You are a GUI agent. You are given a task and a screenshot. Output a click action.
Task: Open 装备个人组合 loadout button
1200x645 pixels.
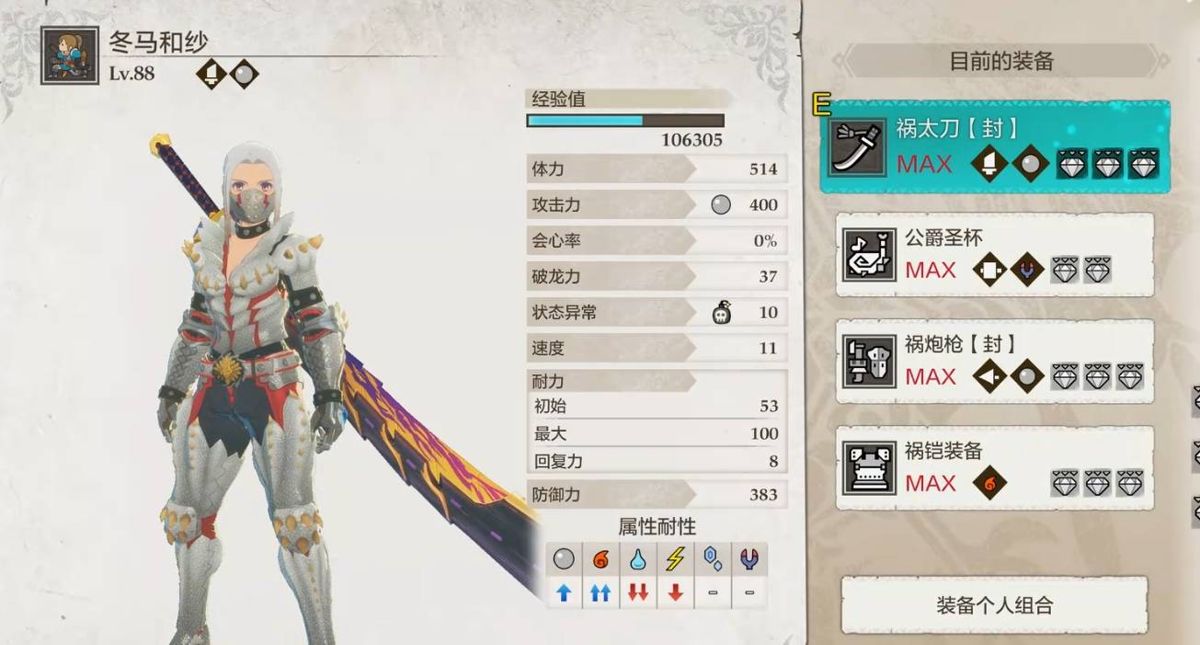click(994, 605)
